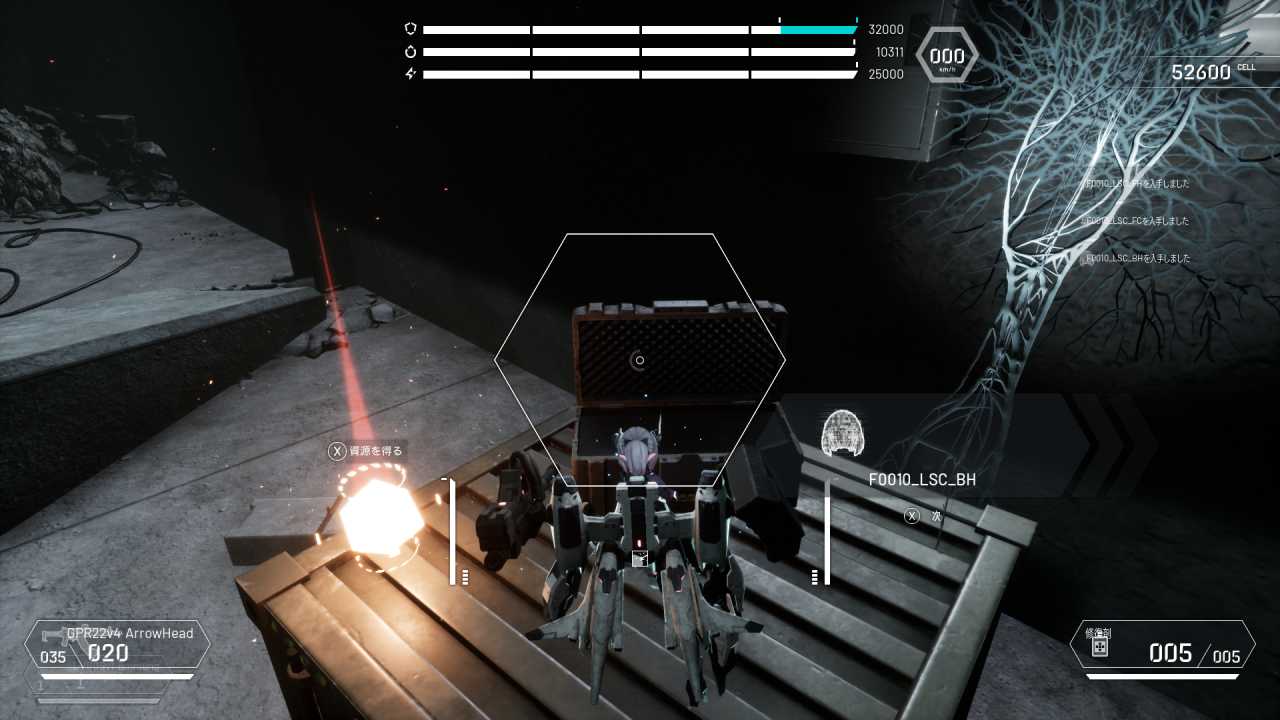Select the CPR22v4 ArrowHead weapon panel
The image size is (1280, 720).
pyautogui.click(x=117, y=644)
